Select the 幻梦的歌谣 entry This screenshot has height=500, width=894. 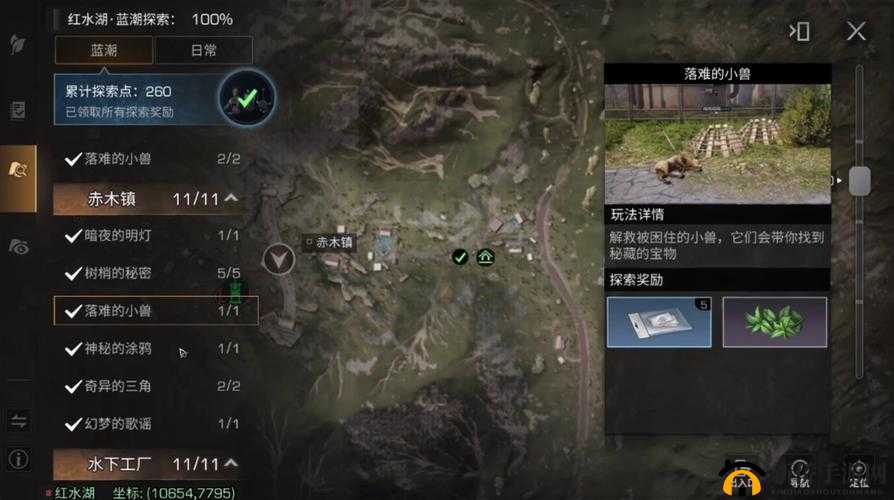tap(155, 423)
